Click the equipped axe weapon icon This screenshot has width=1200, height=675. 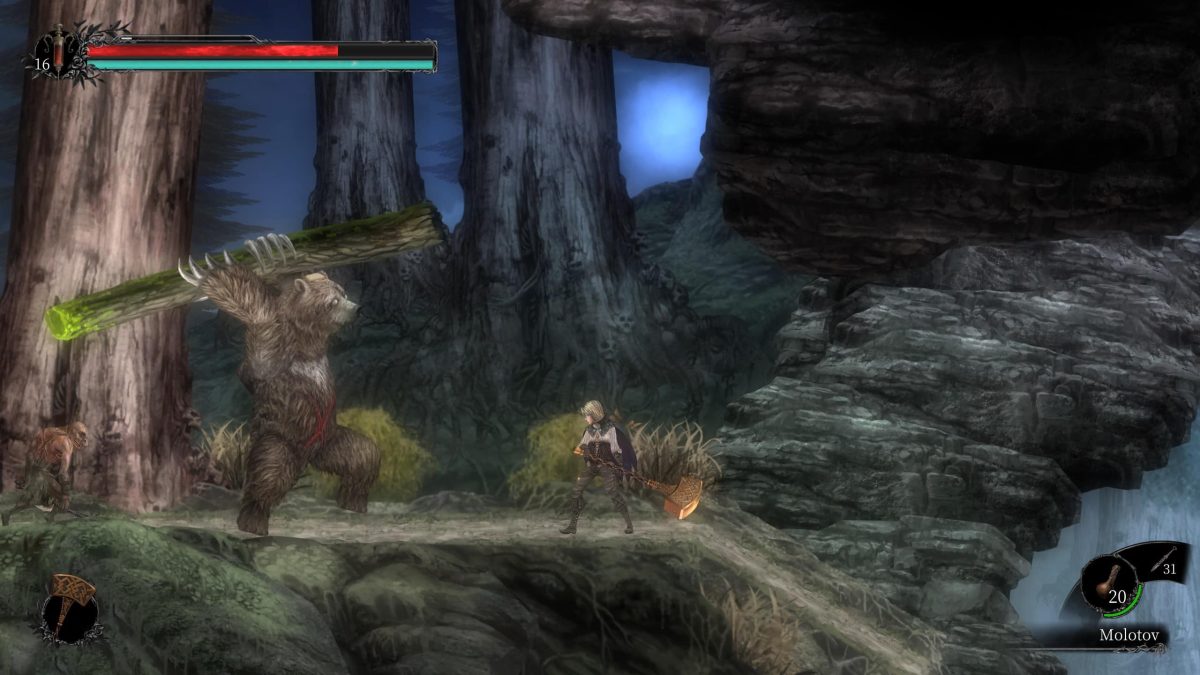click(x=70, y=603)
